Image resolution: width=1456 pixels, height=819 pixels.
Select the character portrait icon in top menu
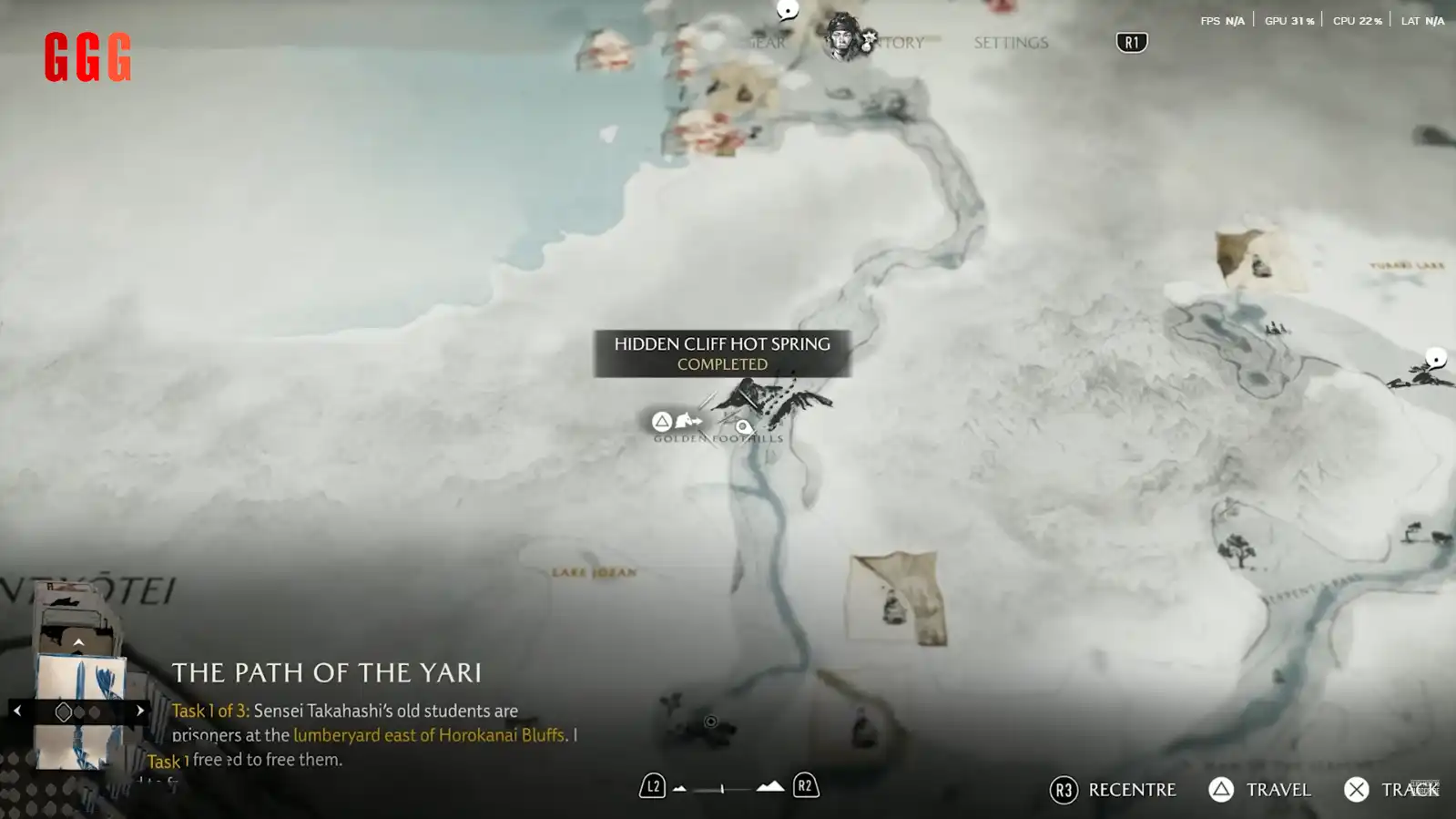click(x=842, y=37)
